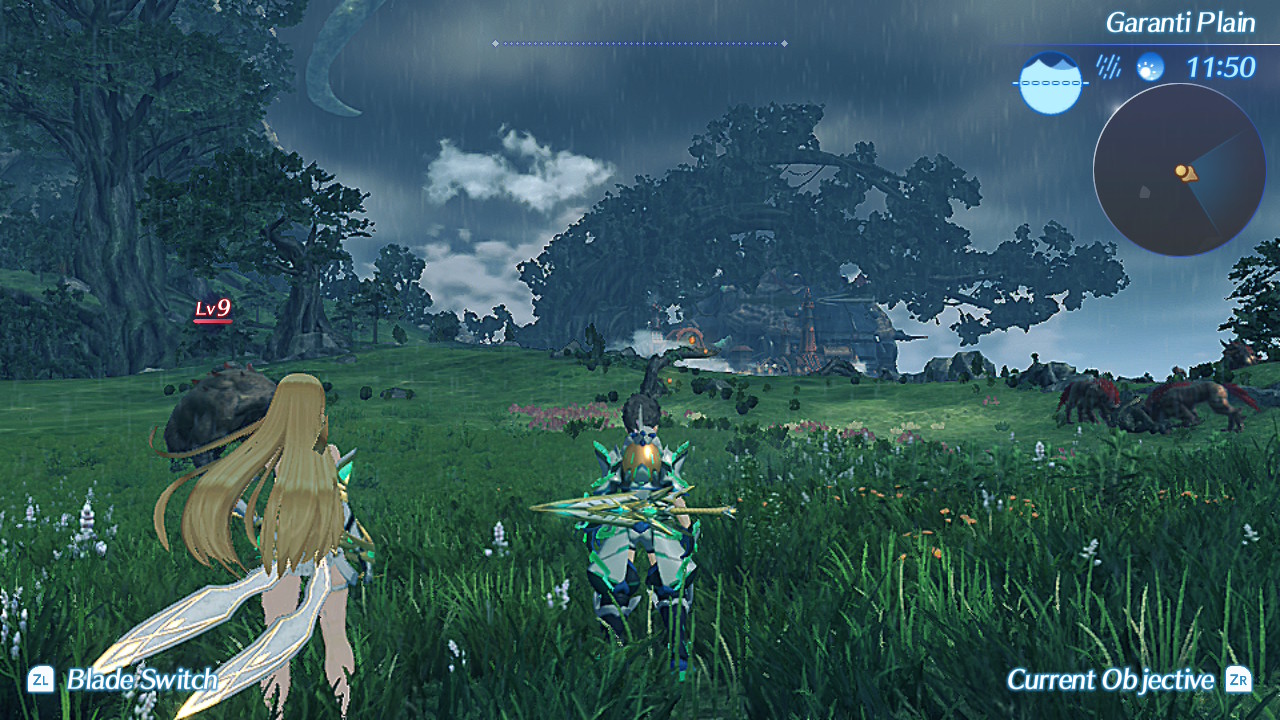
Task: Open the circular minimap
Action: coord(1179,170)
